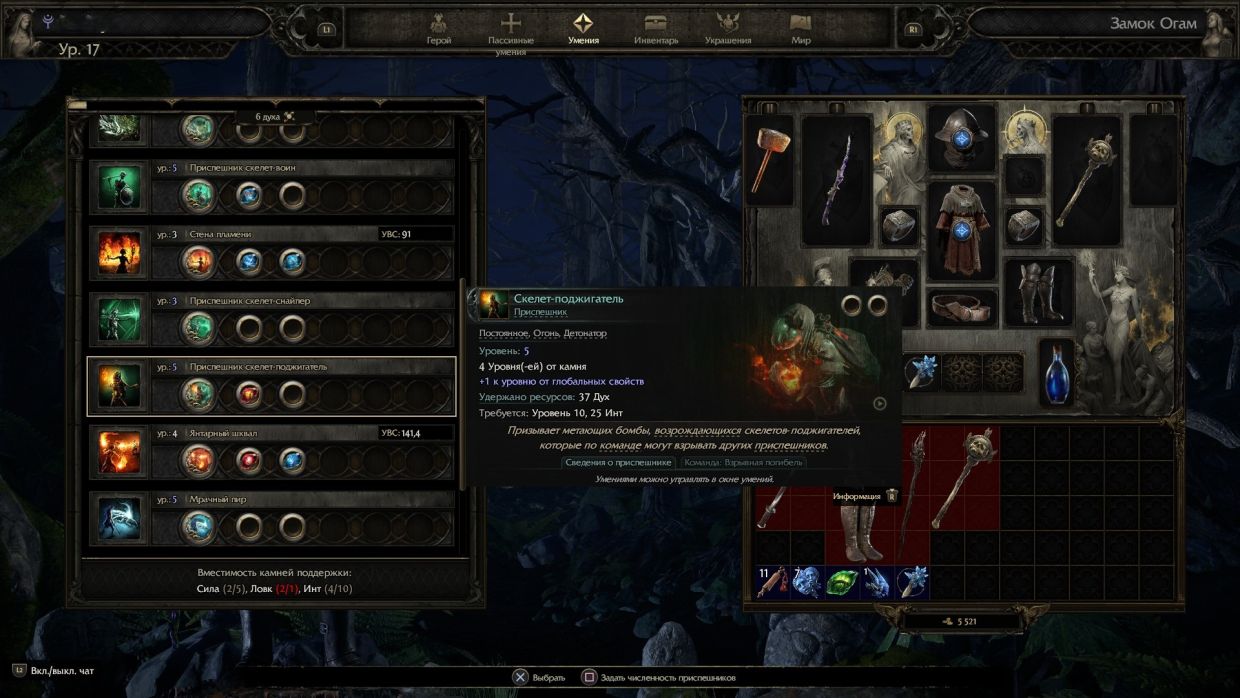The height and width of the screenshot is (698, 1240).
Task: Play the skill preview video
Action: pos(879,404)
